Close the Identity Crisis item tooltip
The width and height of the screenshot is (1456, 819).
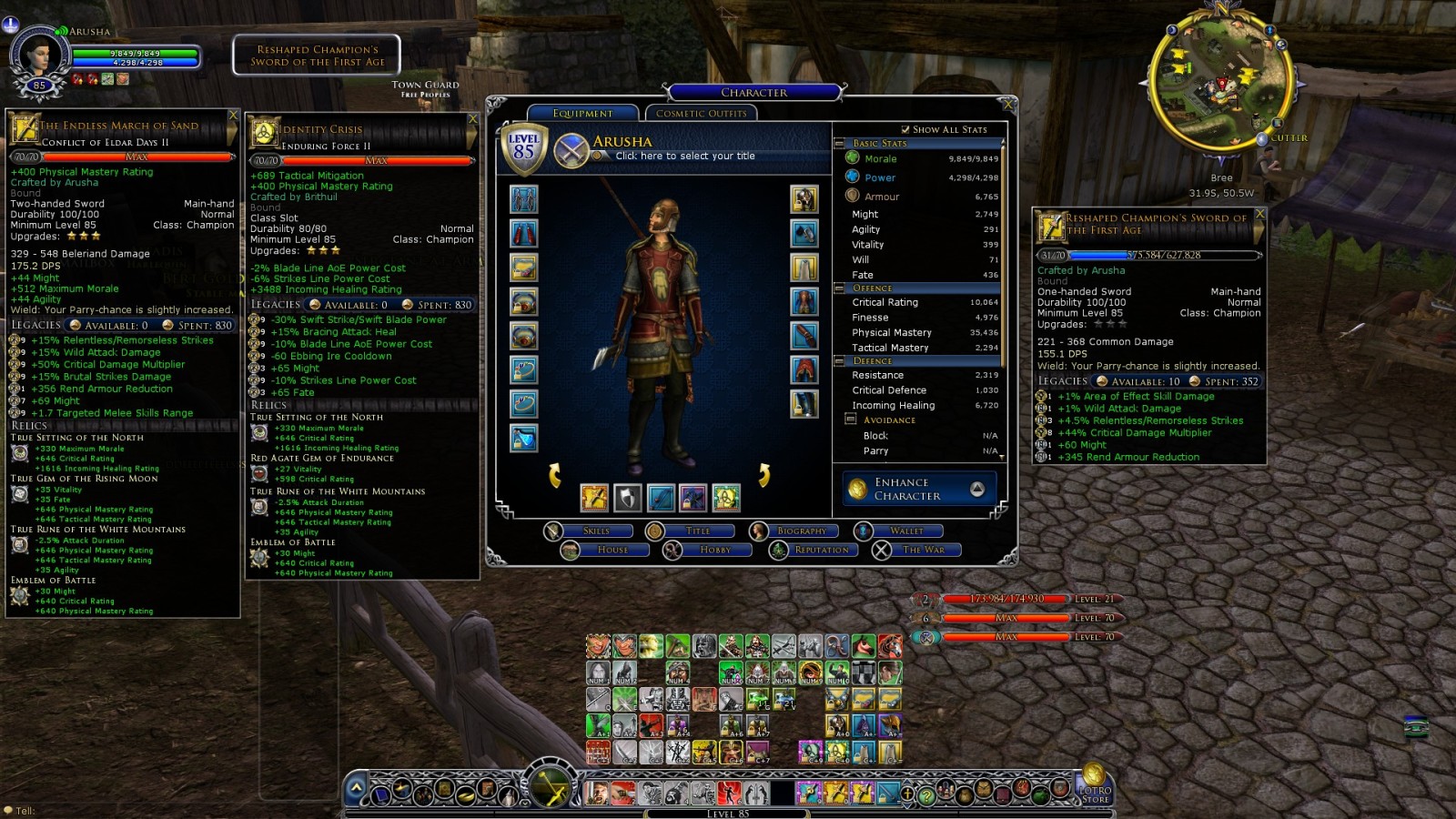[x=472, y=119]
